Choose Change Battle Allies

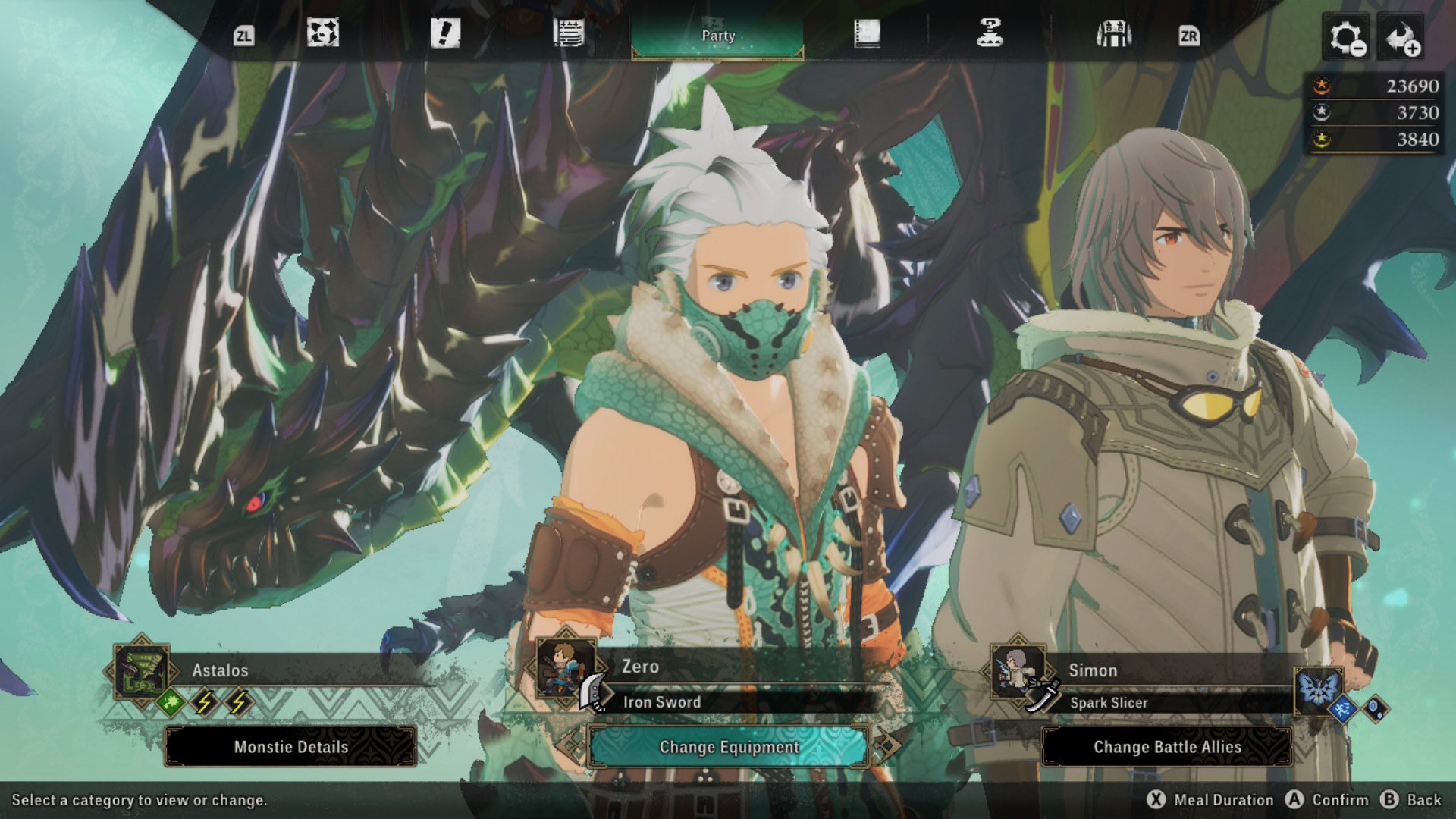[1167, 747]
